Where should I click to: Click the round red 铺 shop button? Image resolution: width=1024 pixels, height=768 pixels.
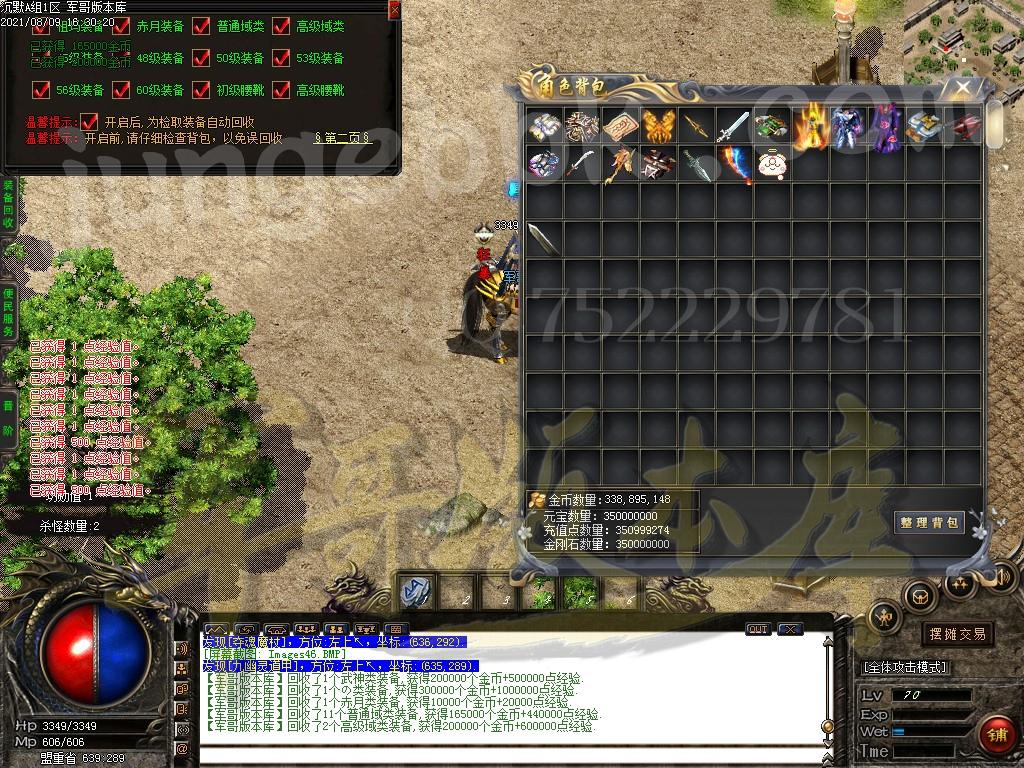[x=996, y=735]
